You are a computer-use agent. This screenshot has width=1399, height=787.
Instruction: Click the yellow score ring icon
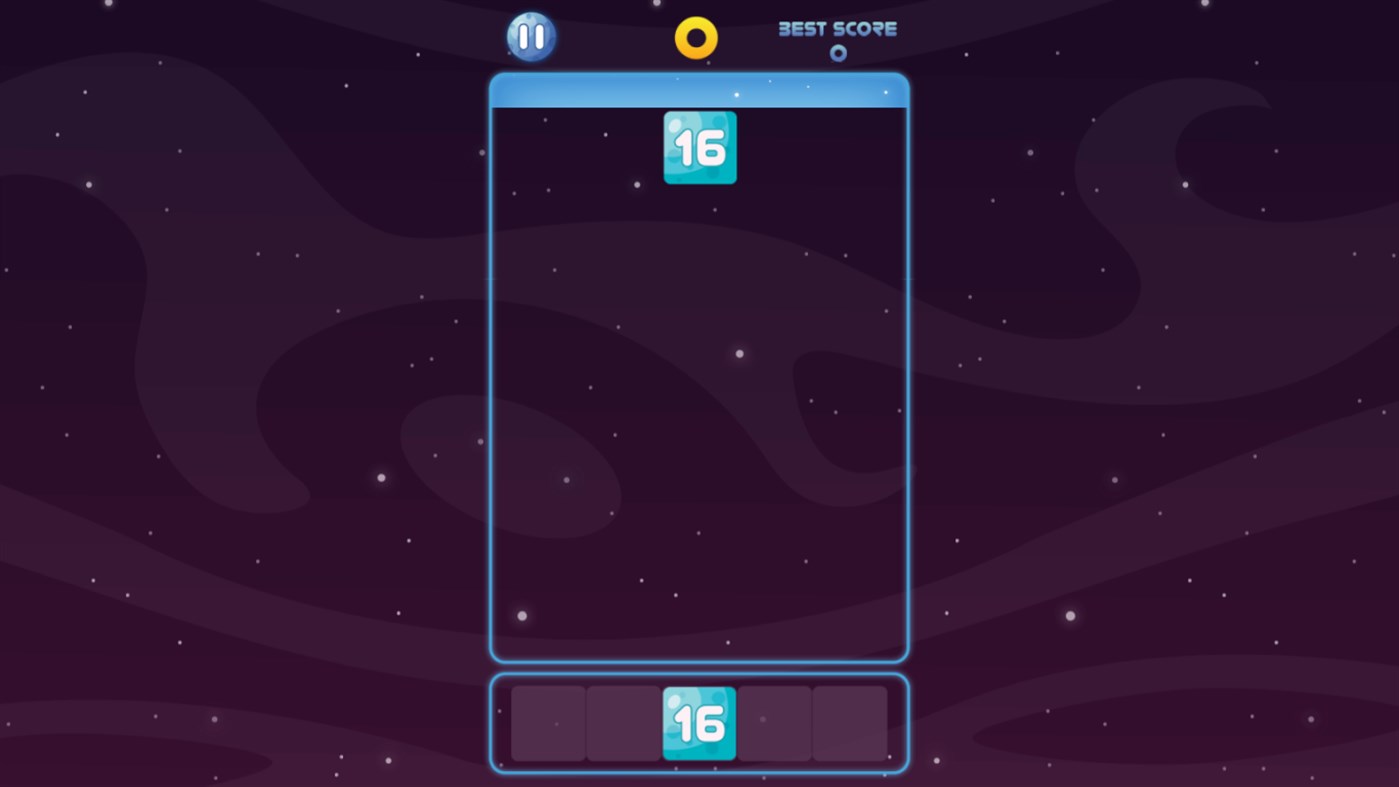(696, 37)
